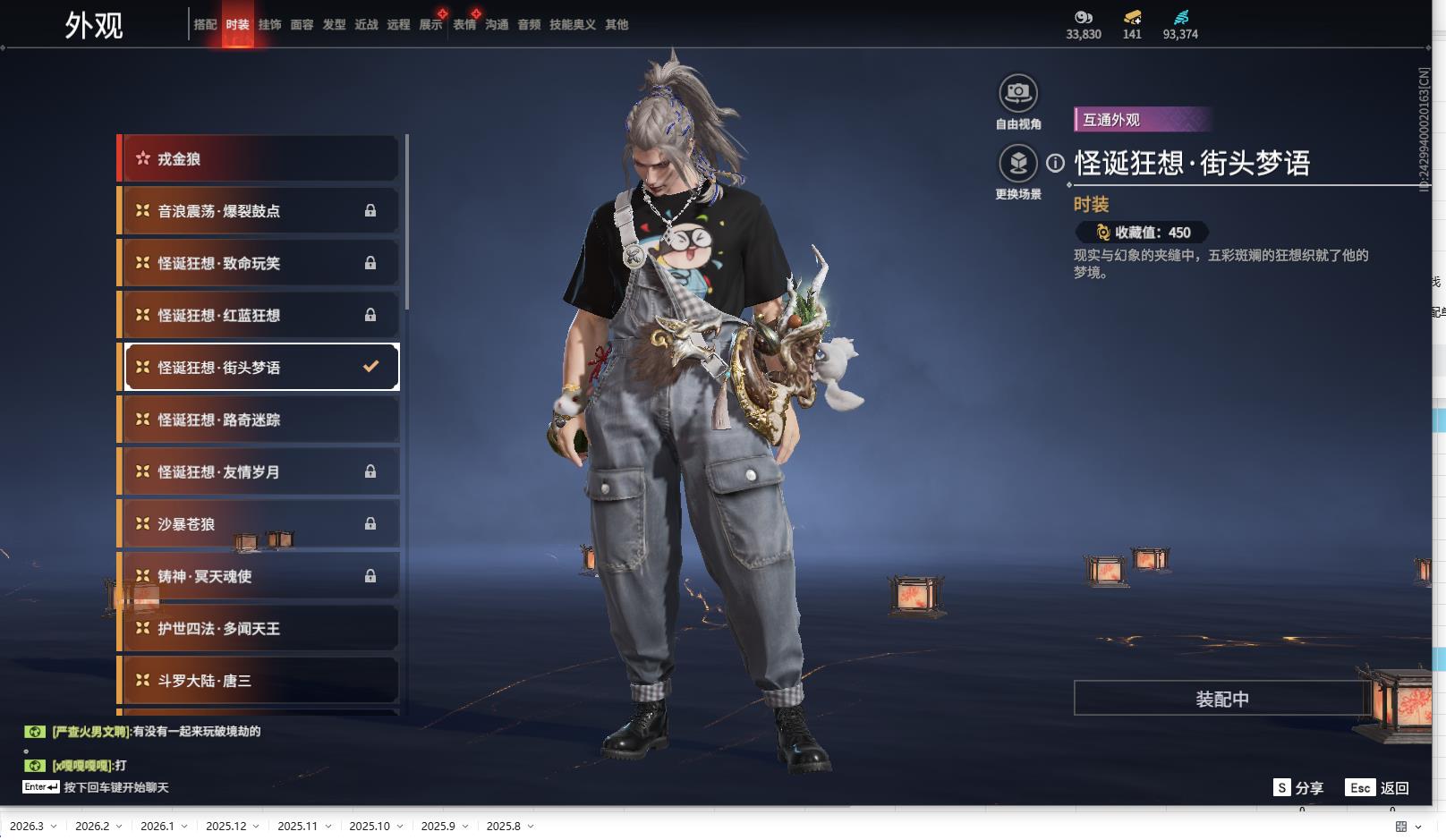Activate the 自由视角 free camera button
This screenshot has height=840, width=1446.
pos(1018,93)
